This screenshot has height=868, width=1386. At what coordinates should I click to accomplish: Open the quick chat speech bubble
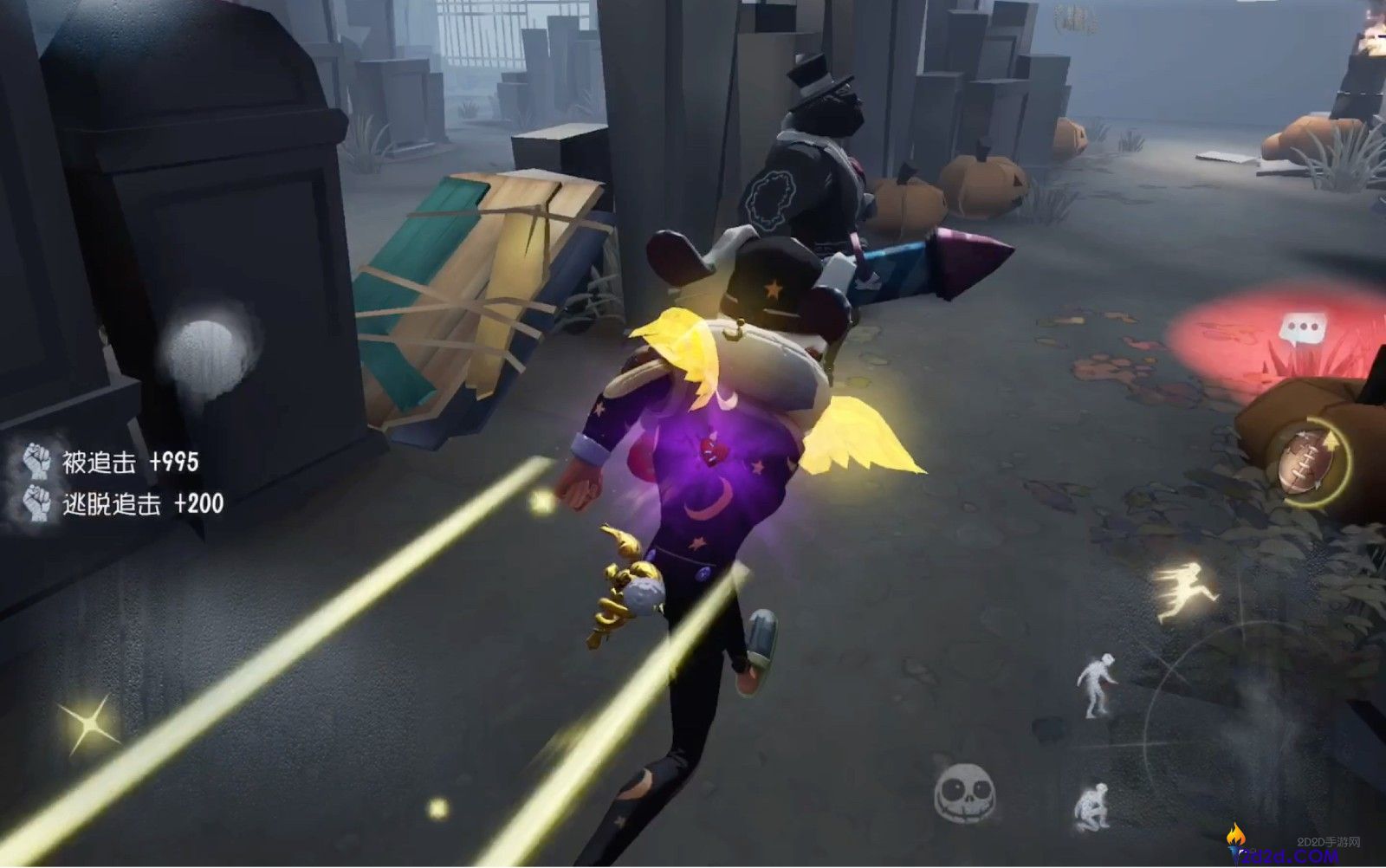[1299, 329]
